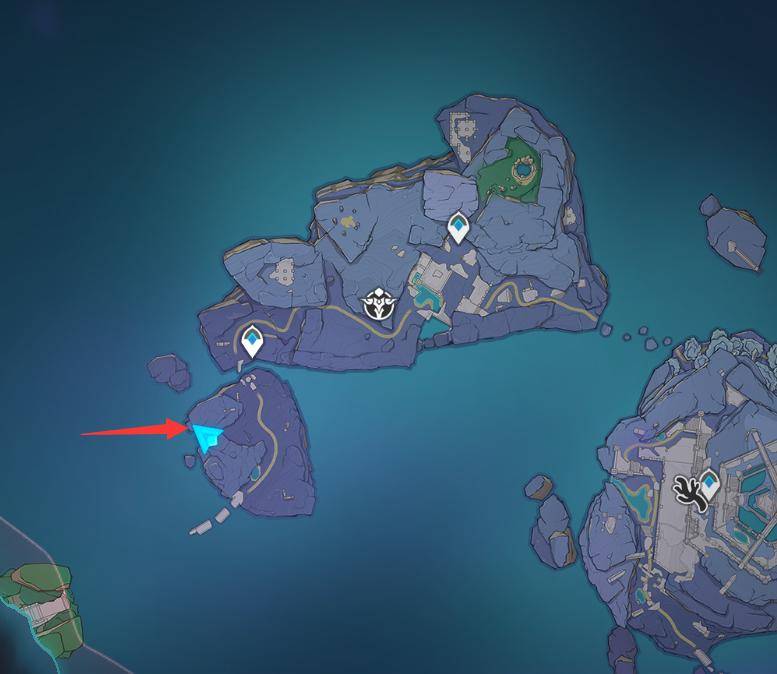Open the circular horned emblem map marker
This screenshot has width=777, height=674.
[381, 303]
